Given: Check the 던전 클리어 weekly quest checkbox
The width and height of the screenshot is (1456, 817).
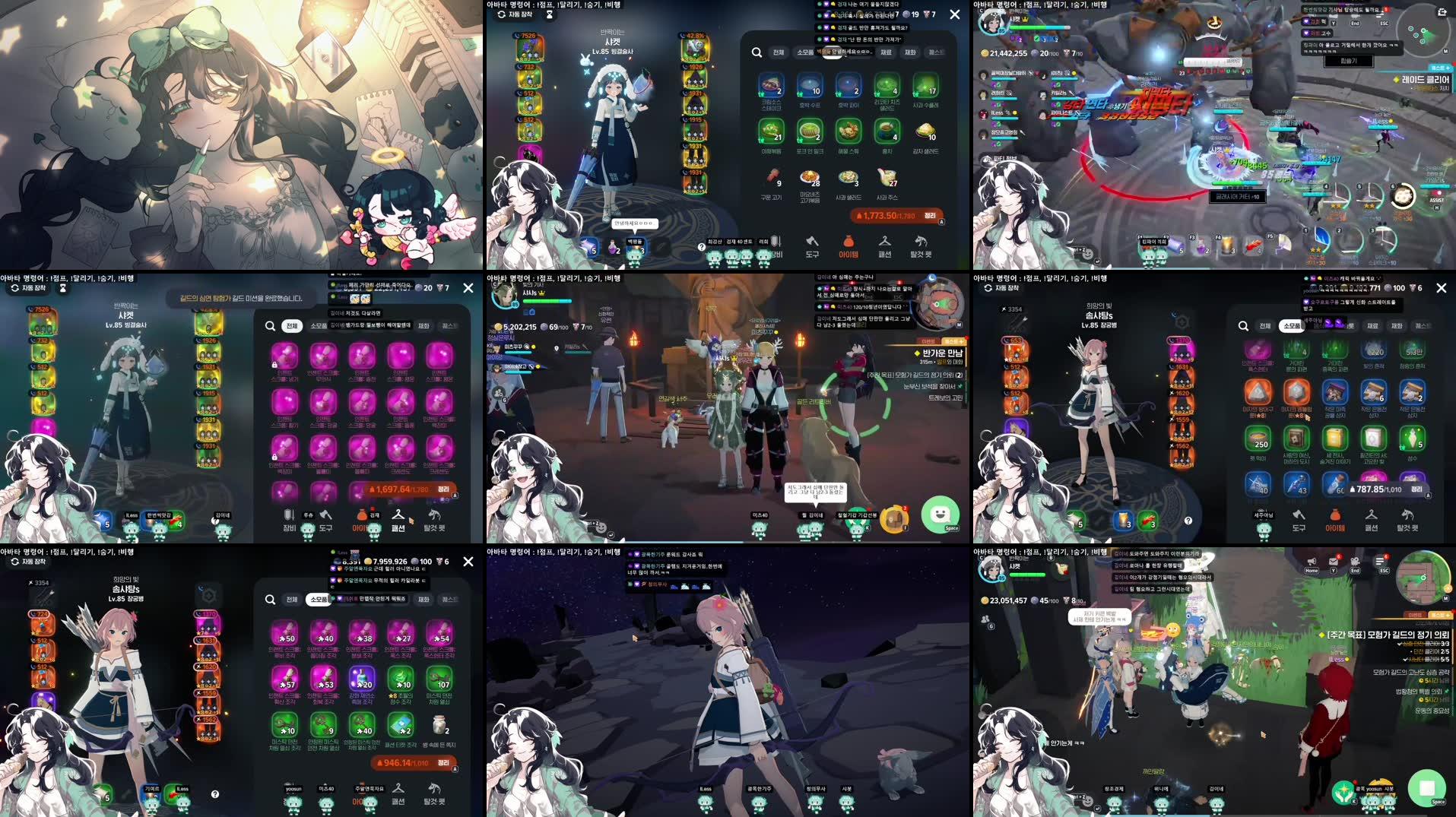Looking at the screenshot, I should point(1411,653).
